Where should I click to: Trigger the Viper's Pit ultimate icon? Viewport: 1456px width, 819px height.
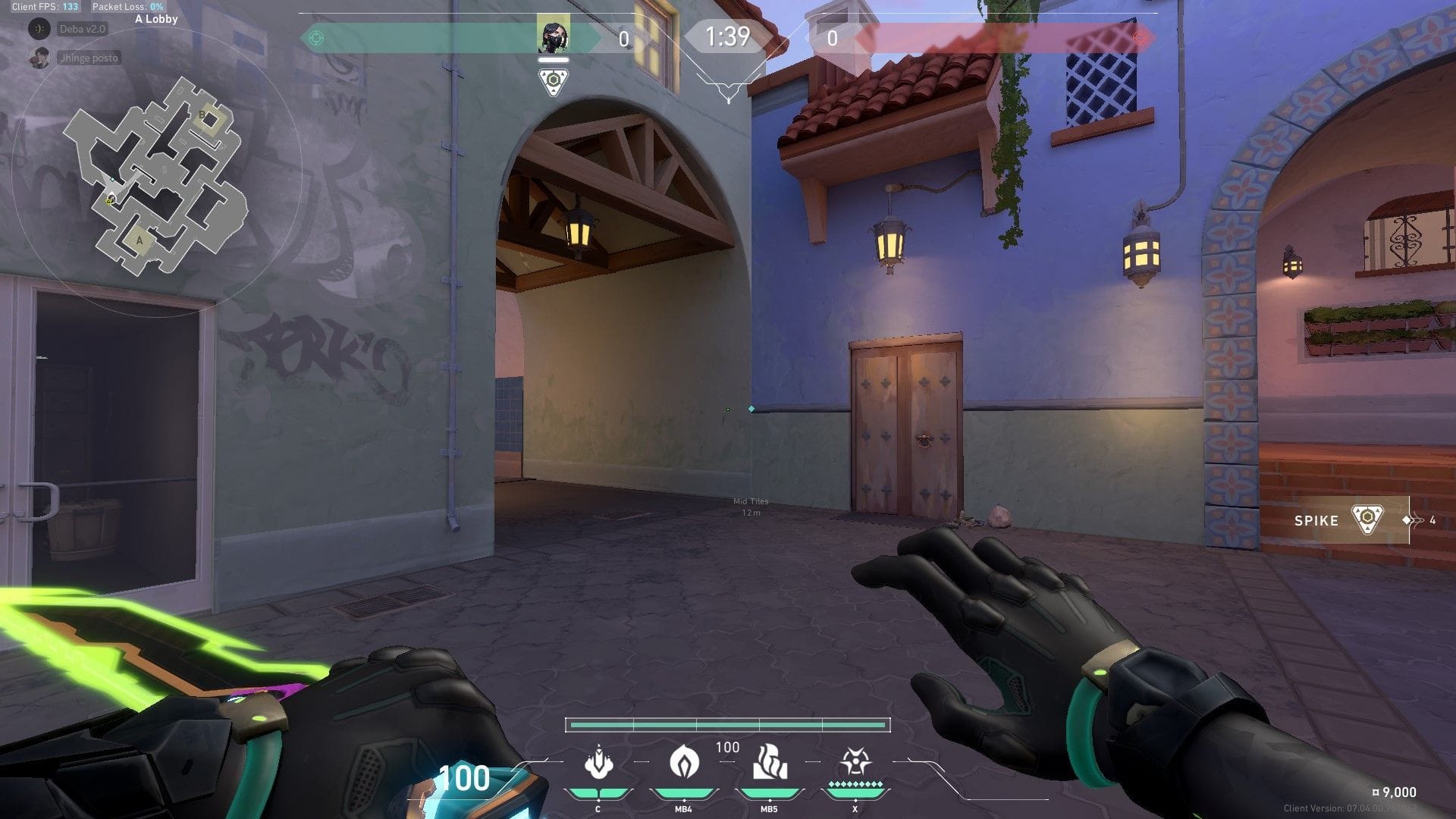(x=855, y=763)
